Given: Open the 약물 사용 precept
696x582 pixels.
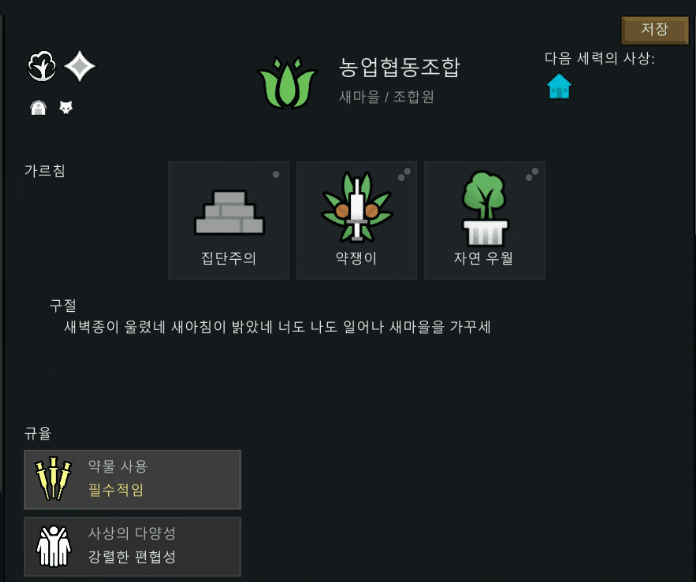Looking at the screenshot, I should 132,479.
